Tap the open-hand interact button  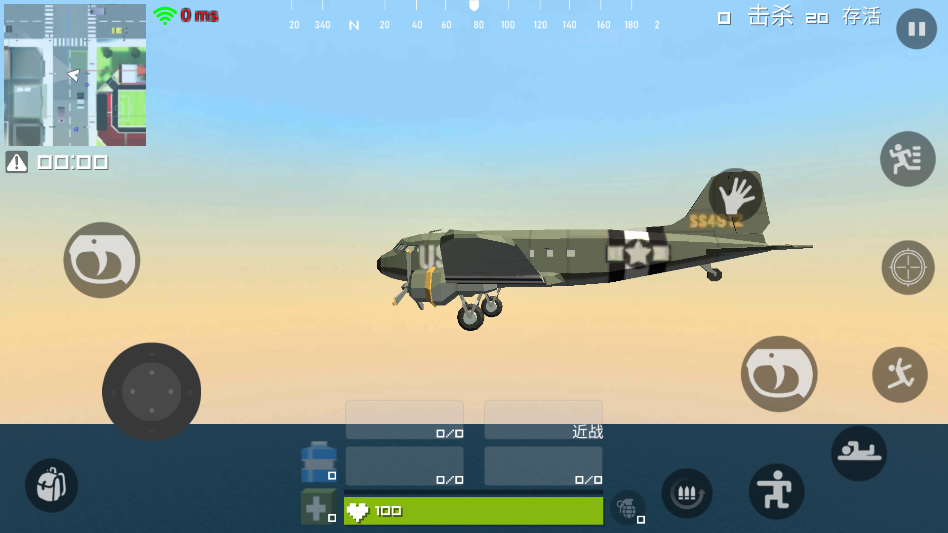point(736,195)
